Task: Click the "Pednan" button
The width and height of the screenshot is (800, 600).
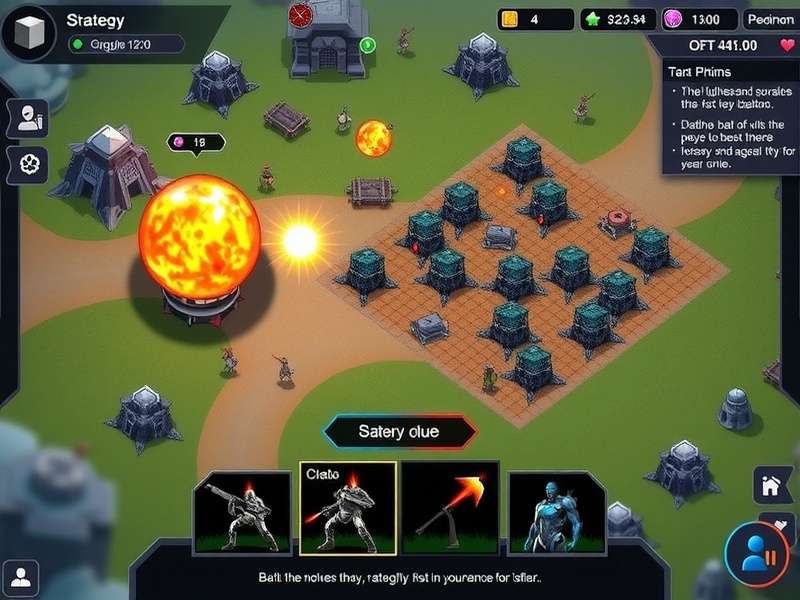Action: click(769, 19)
